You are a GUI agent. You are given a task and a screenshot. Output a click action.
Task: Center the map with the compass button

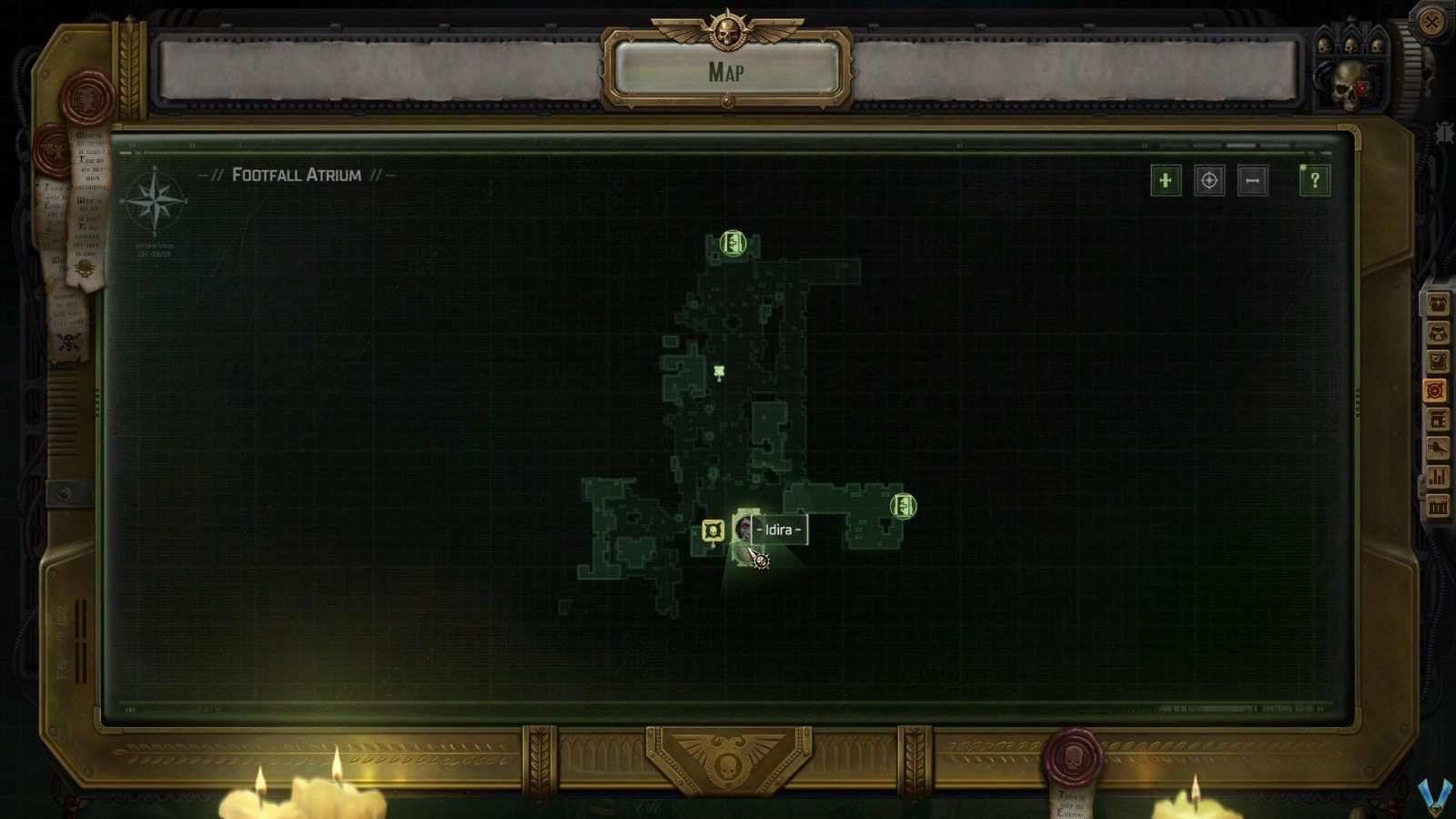(x=1209, y=181)
